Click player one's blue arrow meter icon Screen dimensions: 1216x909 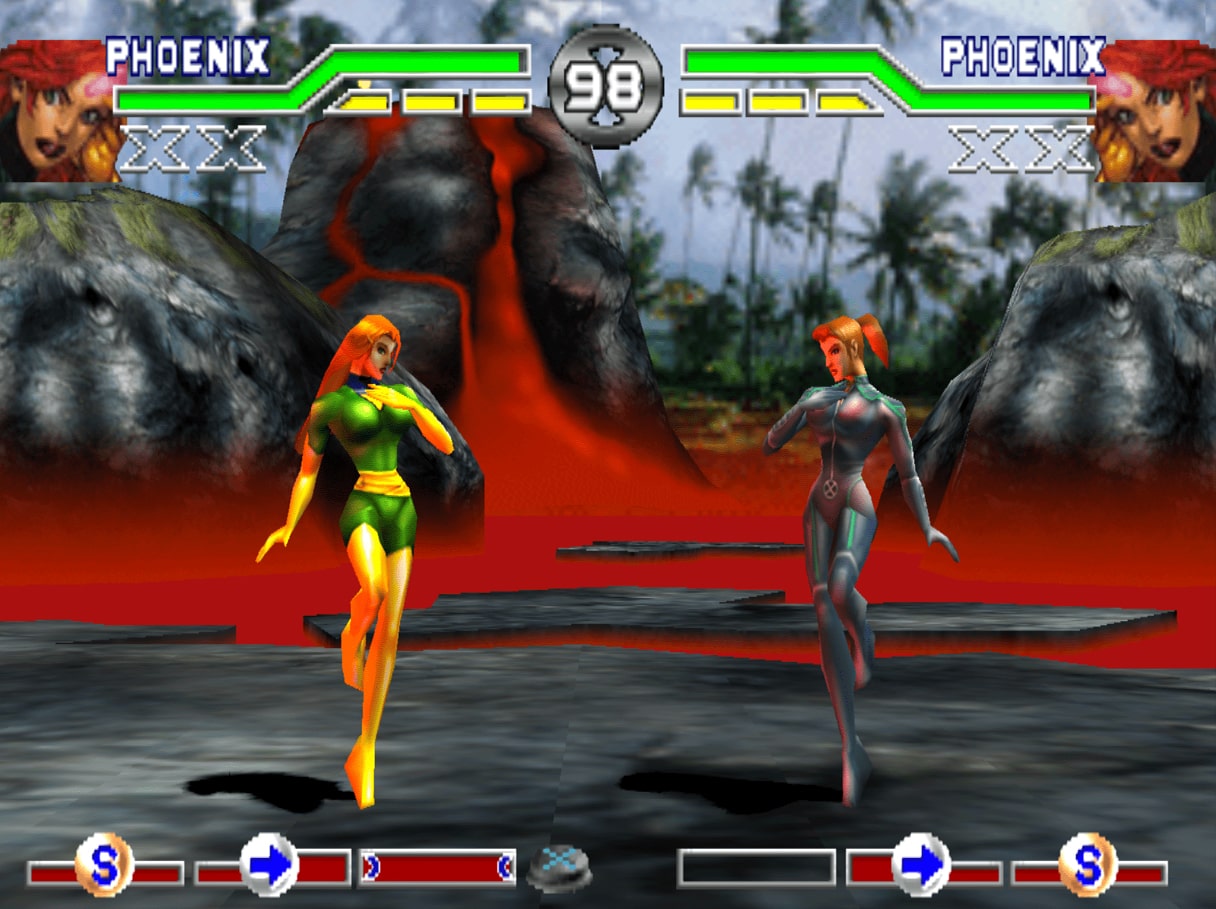pos(270,865)
